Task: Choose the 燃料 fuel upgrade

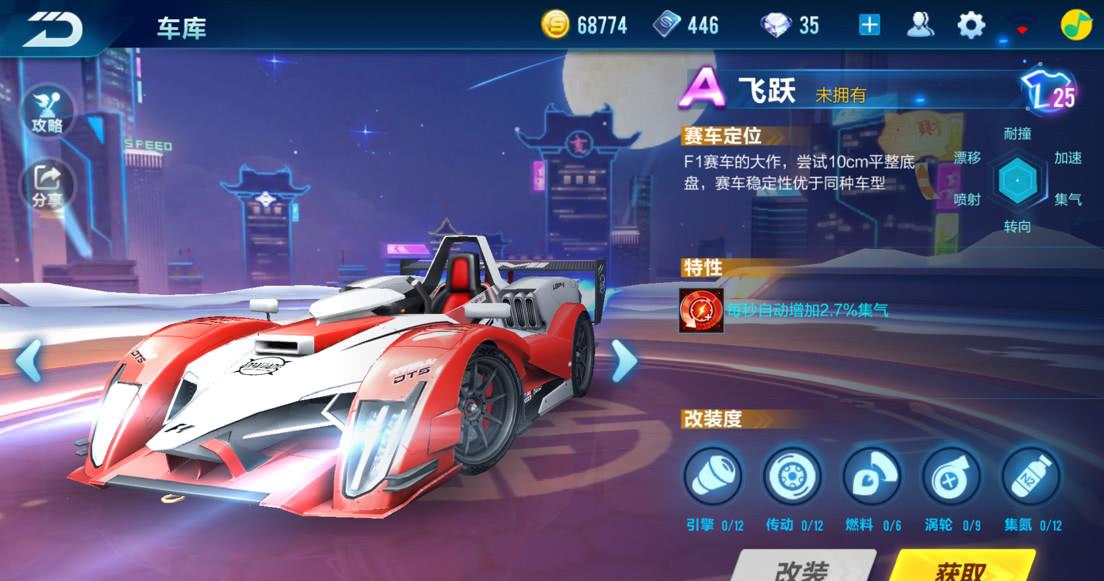Action: (x=872, y=475)
